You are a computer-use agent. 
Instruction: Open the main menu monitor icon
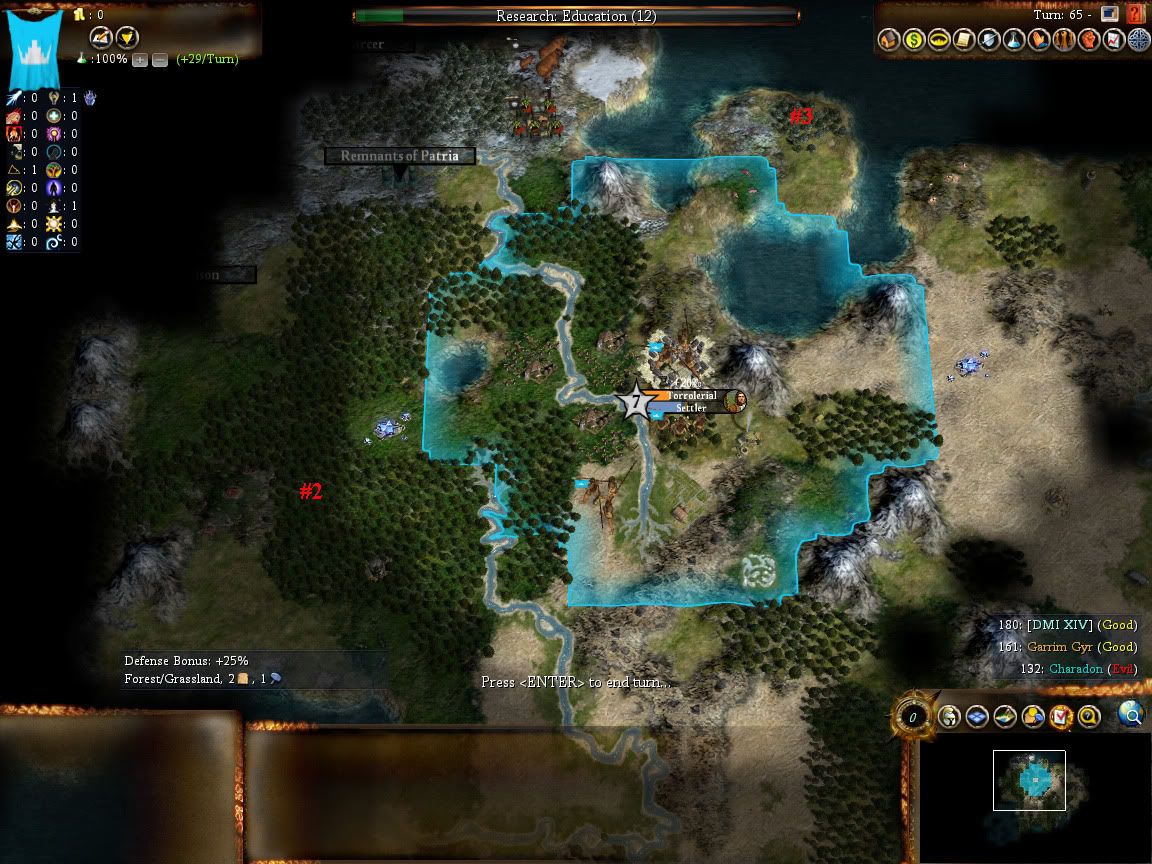pyautogui.click(x=1108, y=14)
